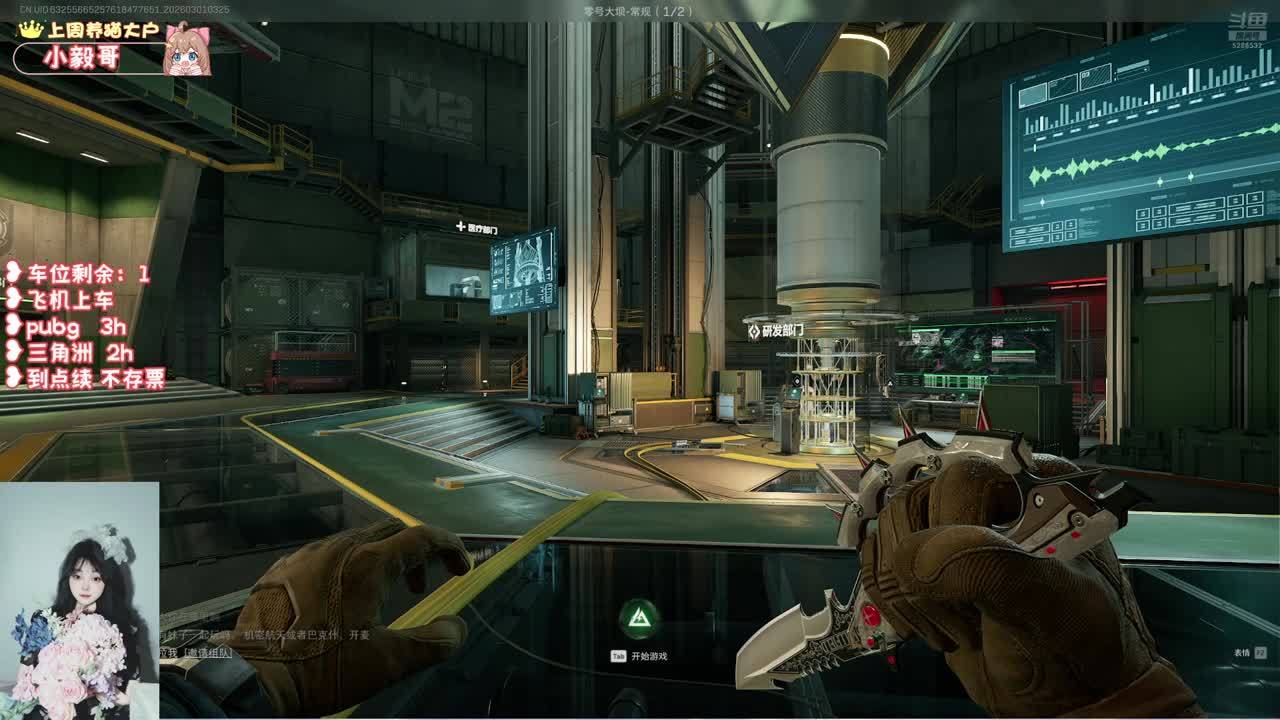Click the 邀请组队 invite link in chat
Image resolution: width=1280 pixels, height=720 pixels.
(x=207, y=652)
